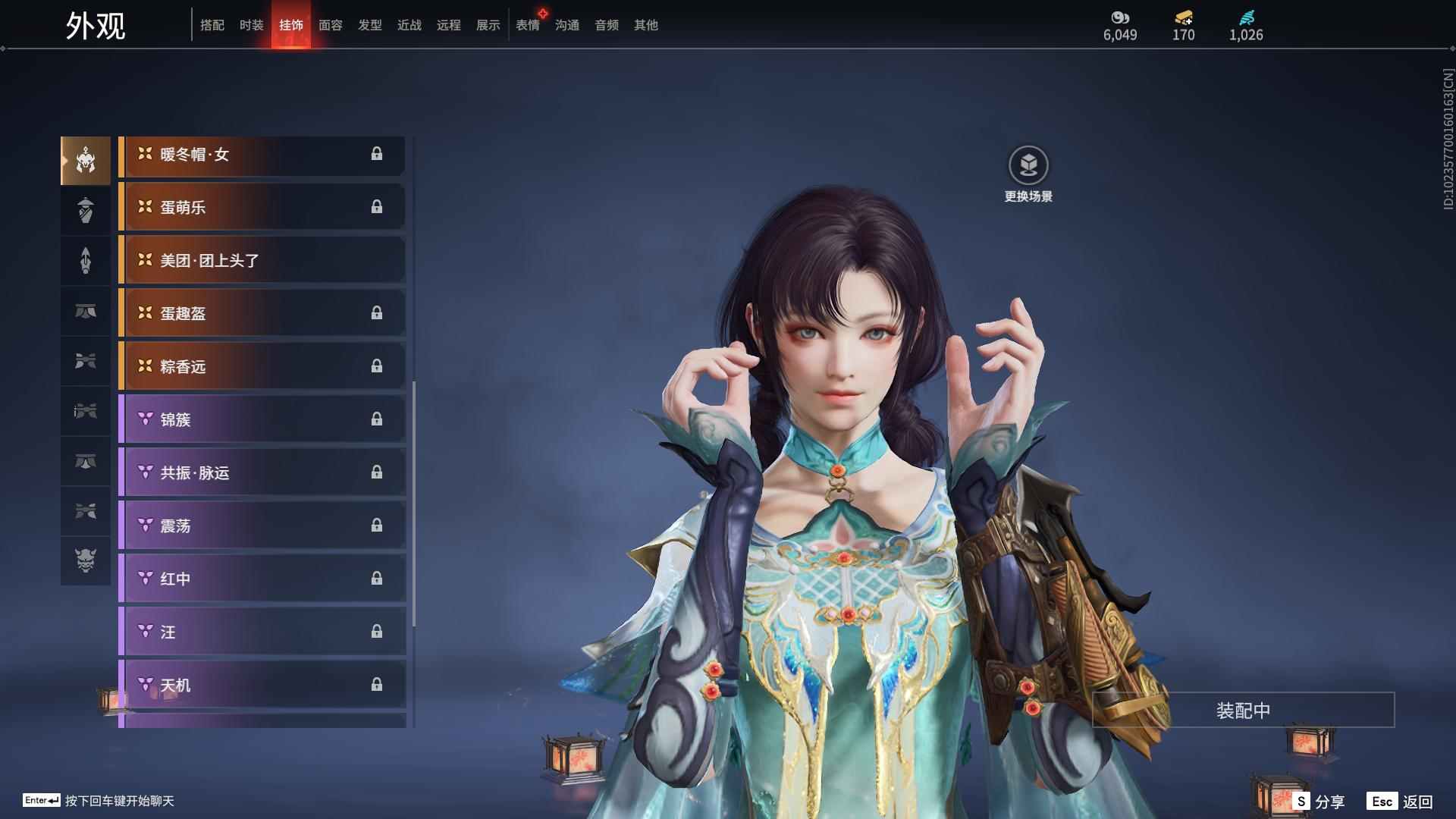Select the wings ornament category icon
This screenshot has height=819, width=1456.
pyautogui.click(x=86, y=362)
